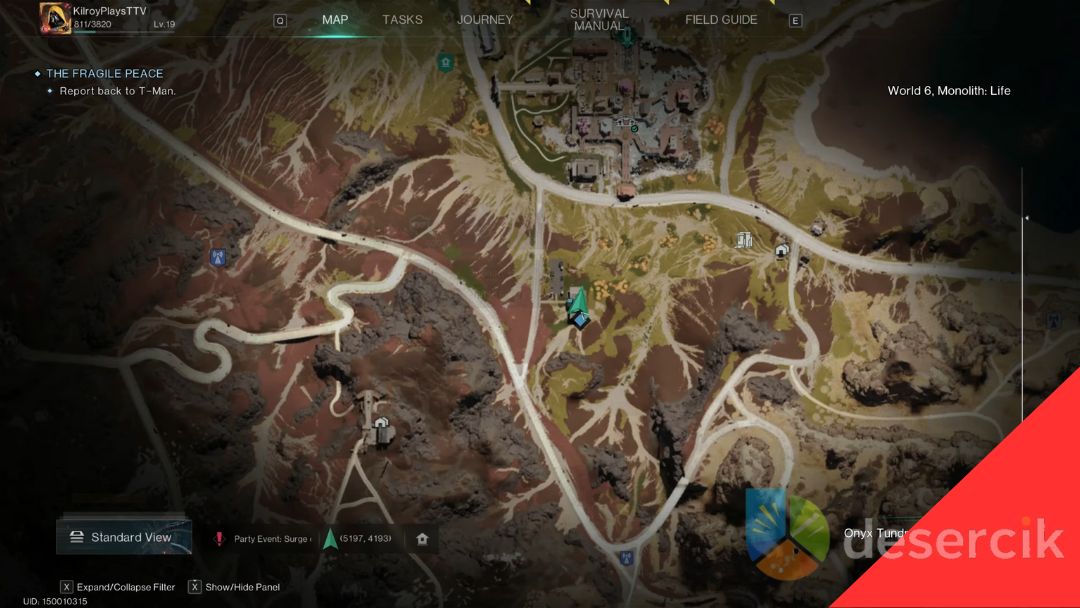Select the house marker east of the settlement
Viewport: 1080px width, 608px height.
coord(782,250)
